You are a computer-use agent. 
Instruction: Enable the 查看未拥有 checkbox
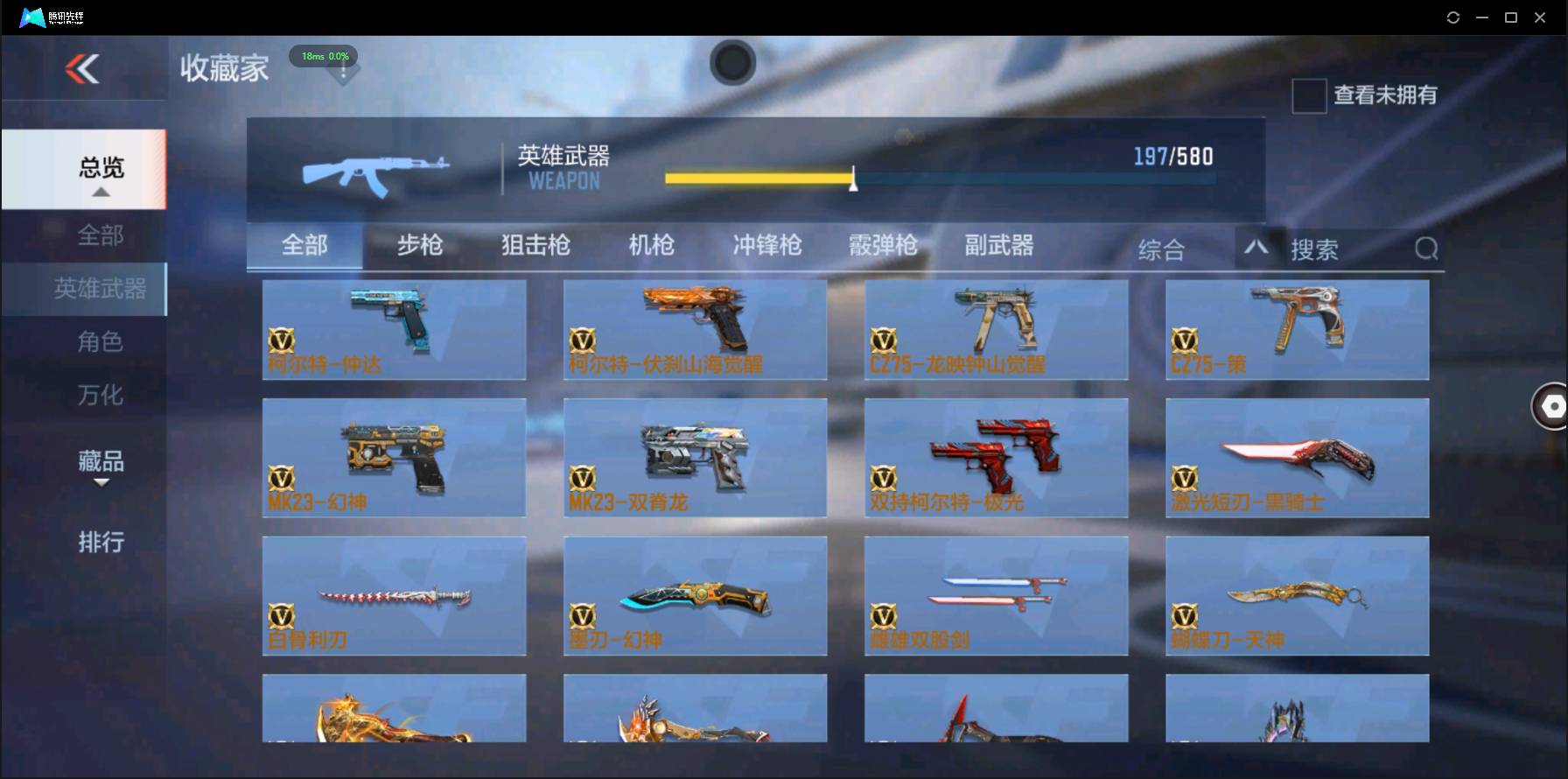[x=1308, y=95]
